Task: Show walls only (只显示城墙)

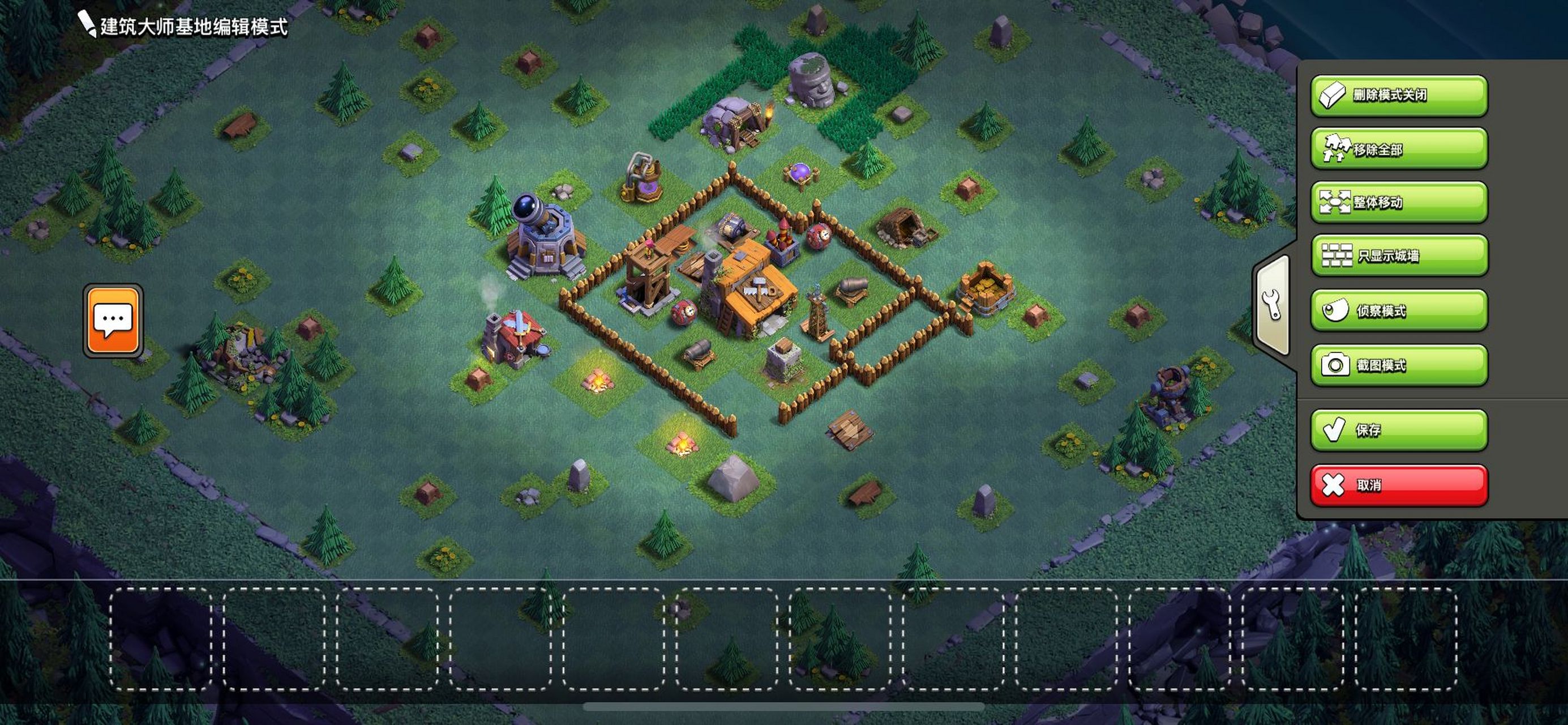Action: pyautogui.click(x=1399, y=256)
